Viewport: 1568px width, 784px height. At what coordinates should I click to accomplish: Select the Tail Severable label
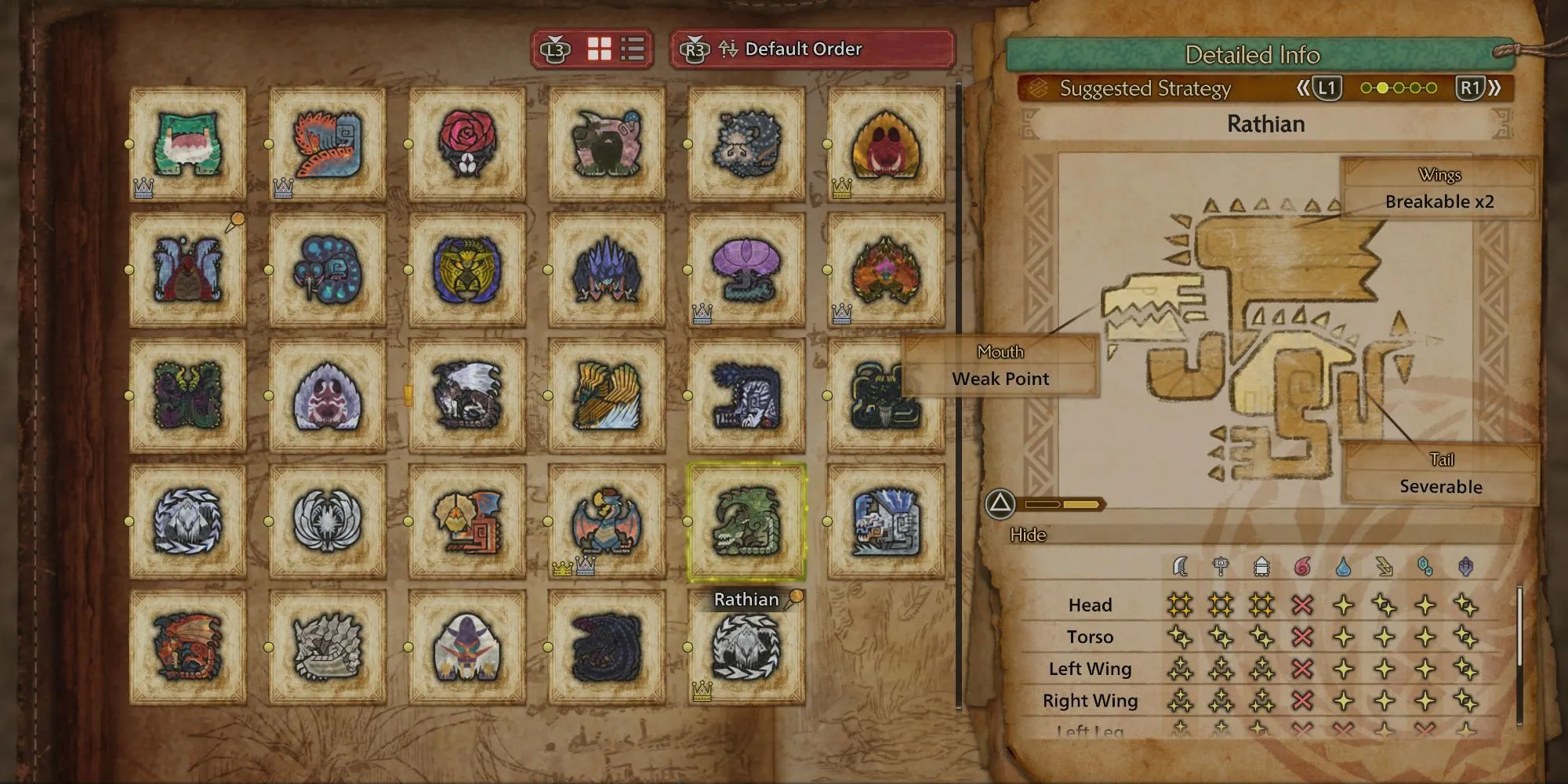pos(1440,474)
